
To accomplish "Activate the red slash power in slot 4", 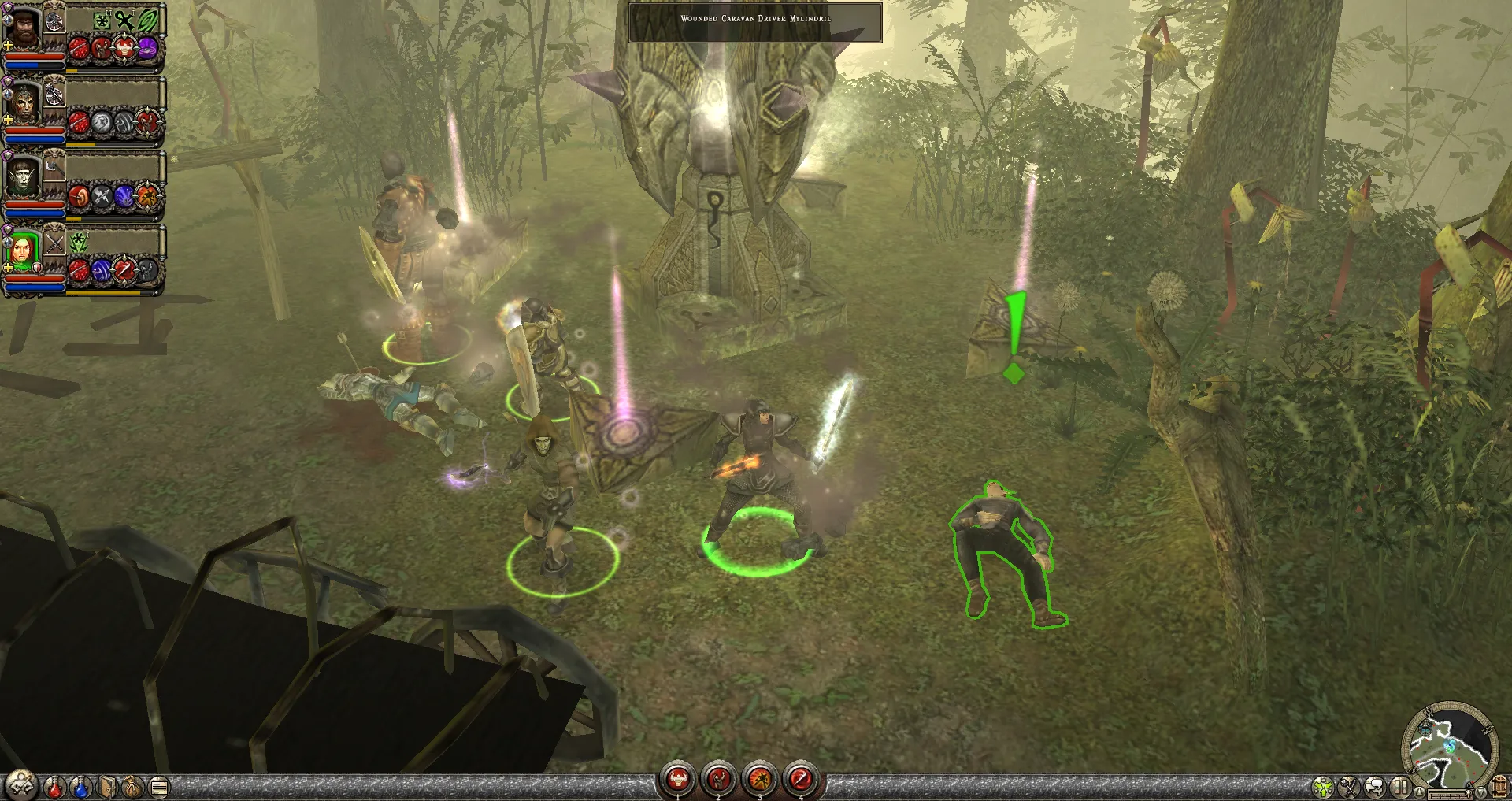I will pyautogui.click(x=801, y=779).
